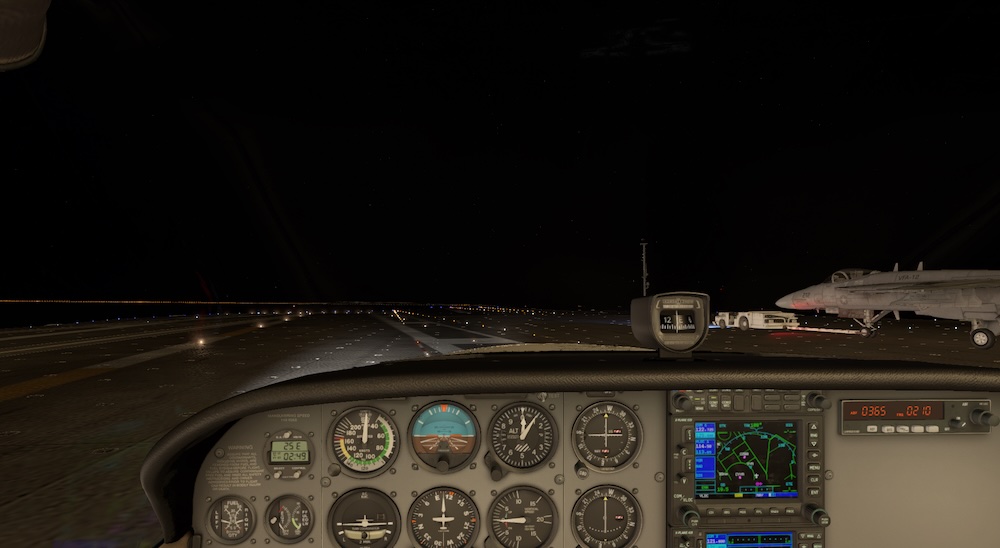
Task: Click the attitude indicator adjustment knob
Action: [x=443, y=464]
